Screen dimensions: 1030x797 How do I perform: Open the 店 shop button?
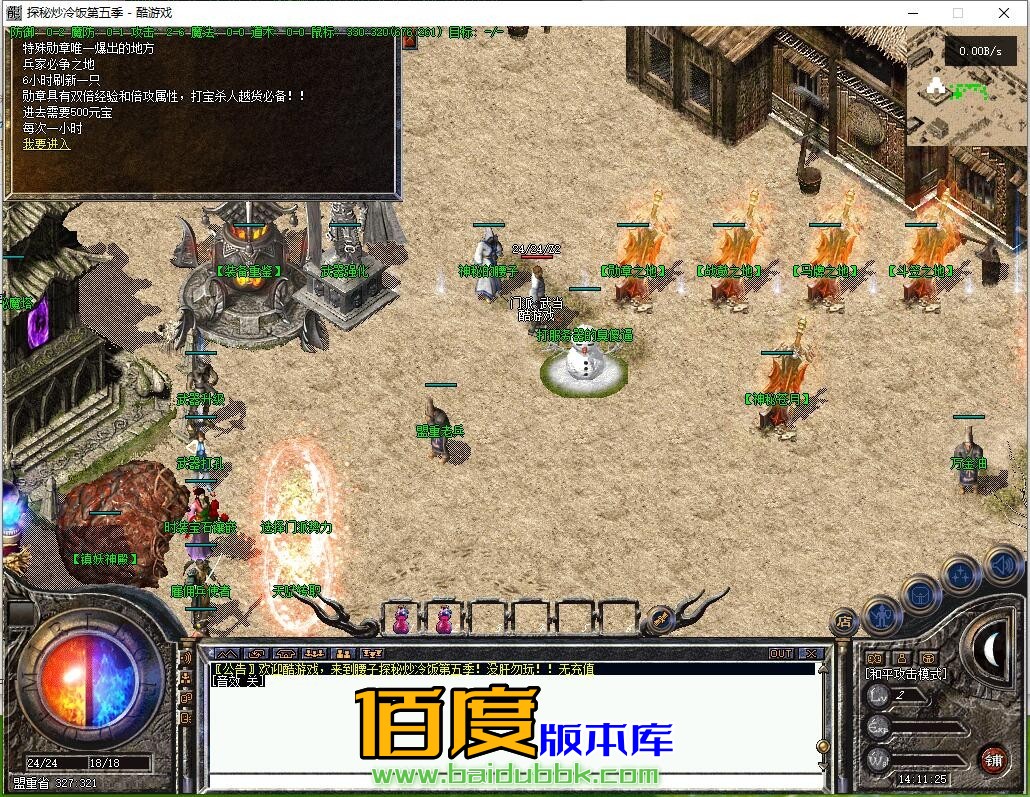point(845,622)
